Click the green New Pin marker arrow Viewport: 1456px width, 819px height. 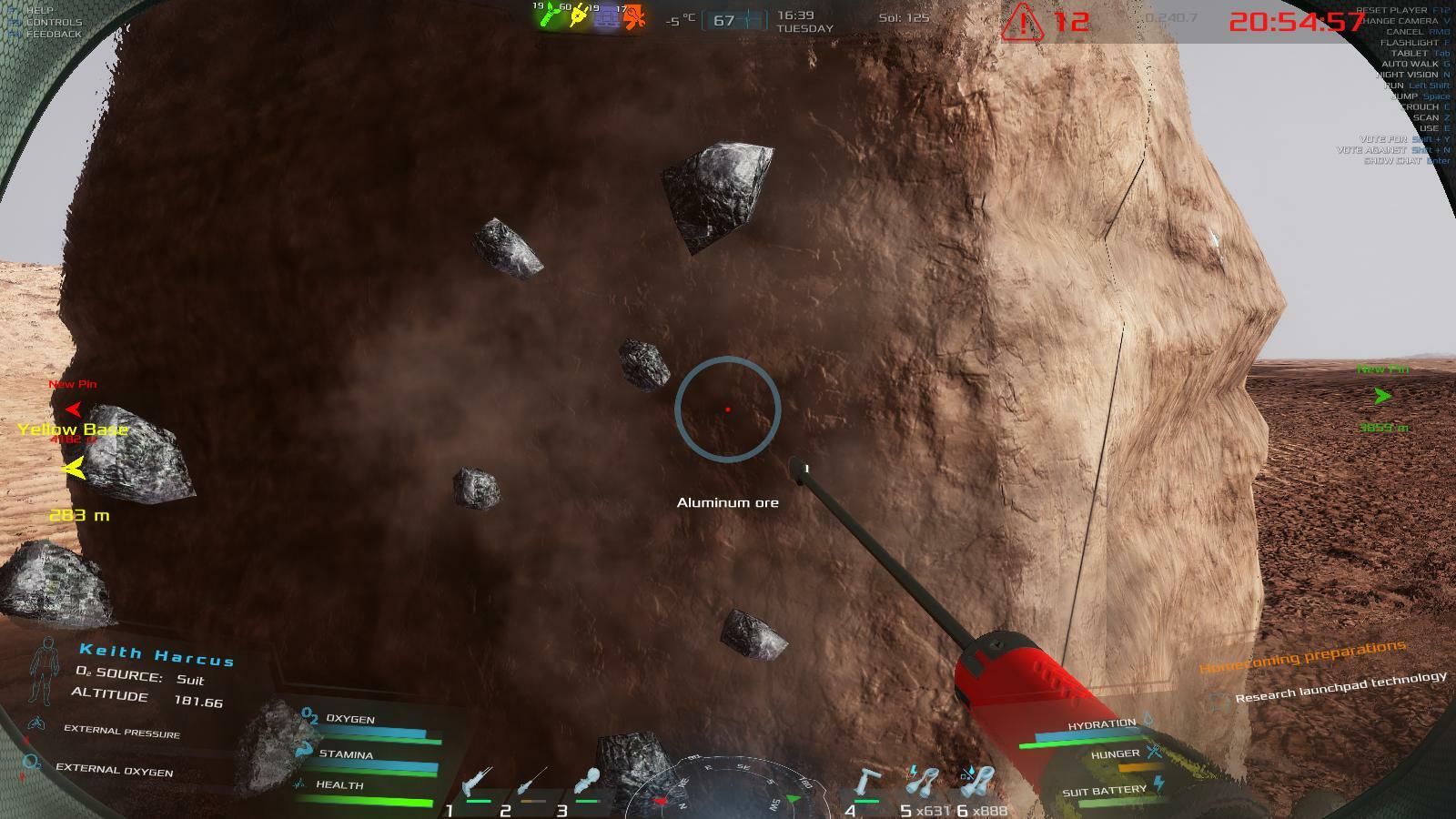click(1382, 396)
